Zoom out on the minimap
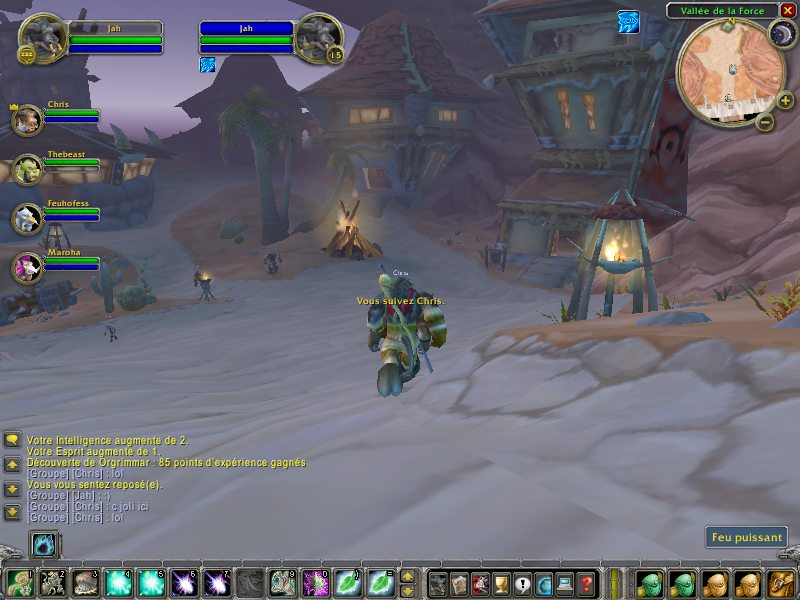800x600 pixels. point(764,123)
